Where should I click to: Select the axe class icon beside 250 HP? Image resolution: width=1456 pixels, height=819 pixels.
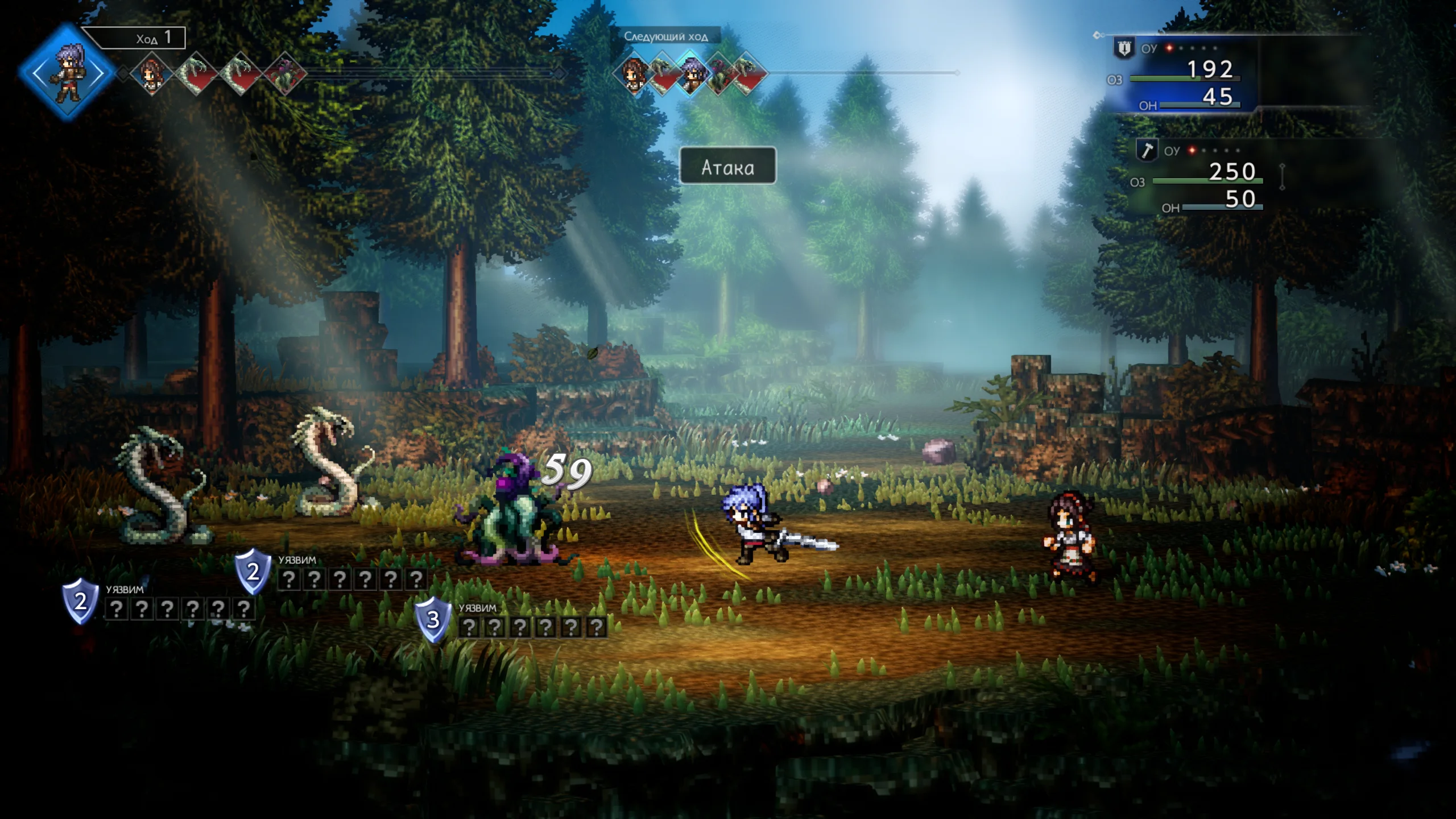(1147, 150)
